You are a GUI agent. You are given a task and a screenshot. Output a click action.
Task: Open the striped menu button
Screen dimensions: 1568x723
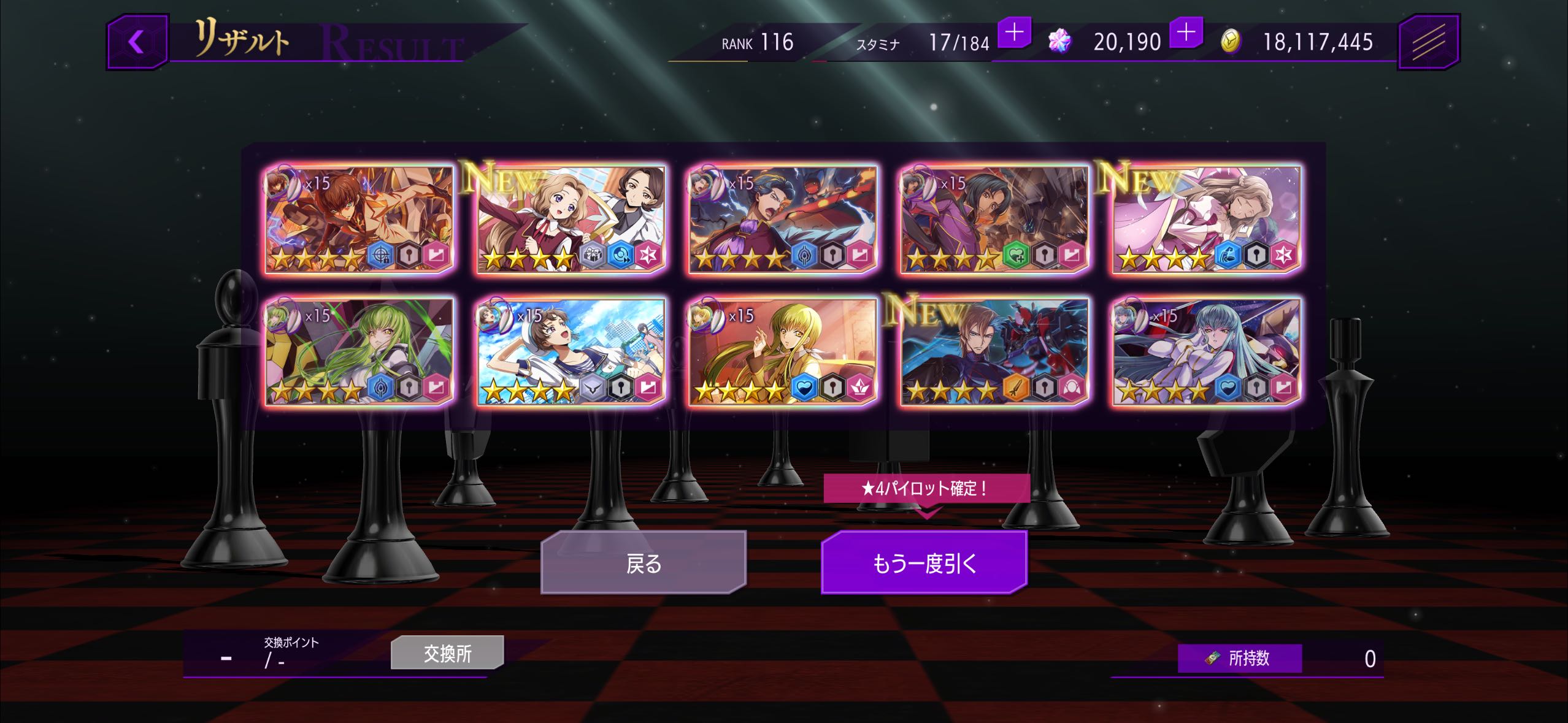(x=1428, y=42)
